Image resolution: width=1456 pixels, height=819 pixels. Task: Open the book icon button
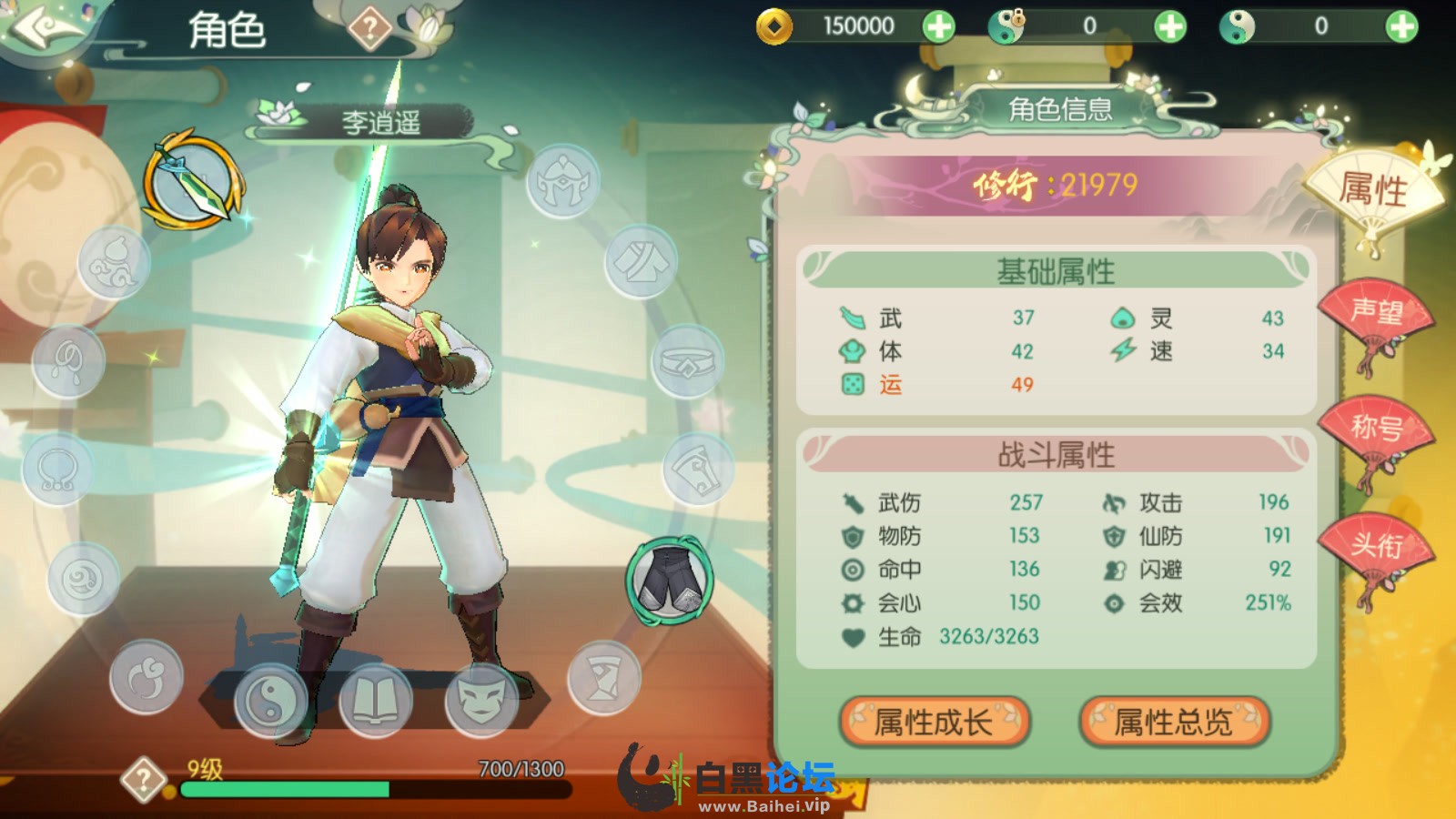(375, 700)
